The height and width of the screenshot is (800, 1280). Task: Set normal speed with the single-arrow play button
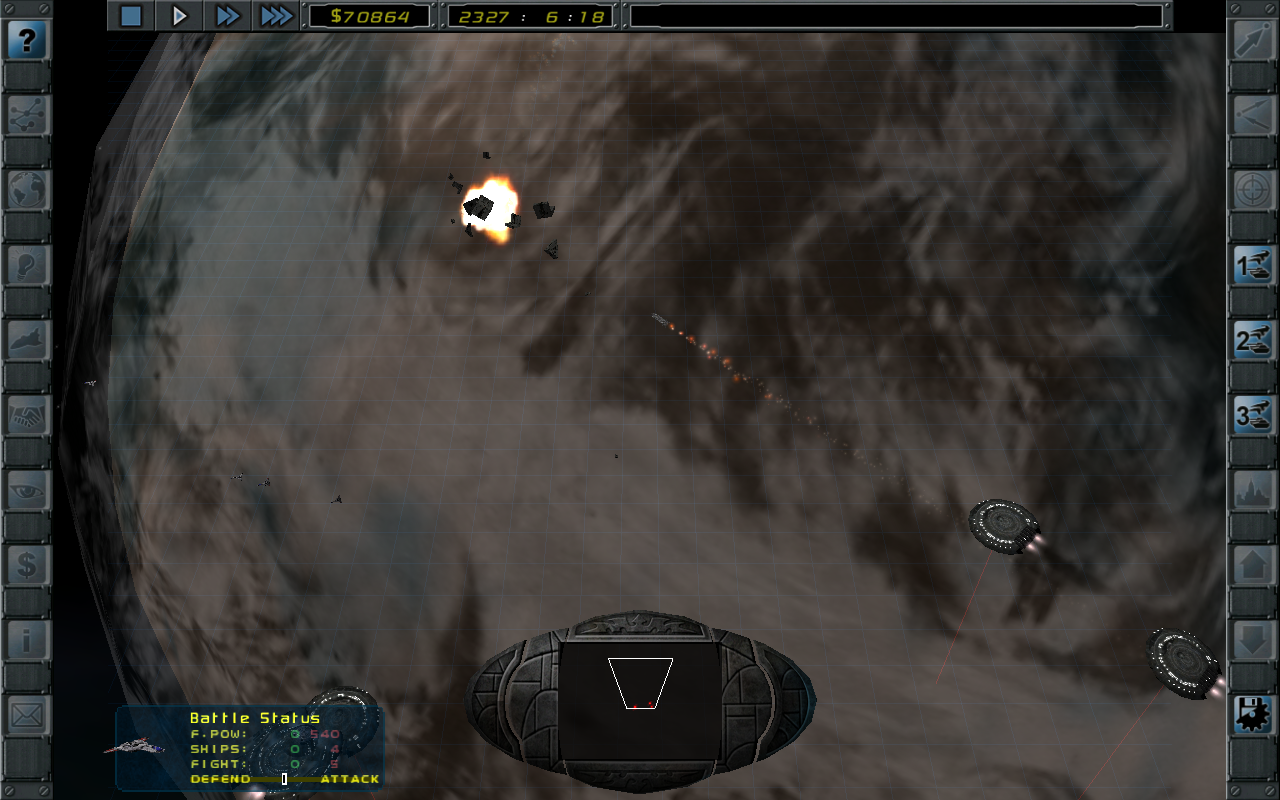tap(180, 15)
